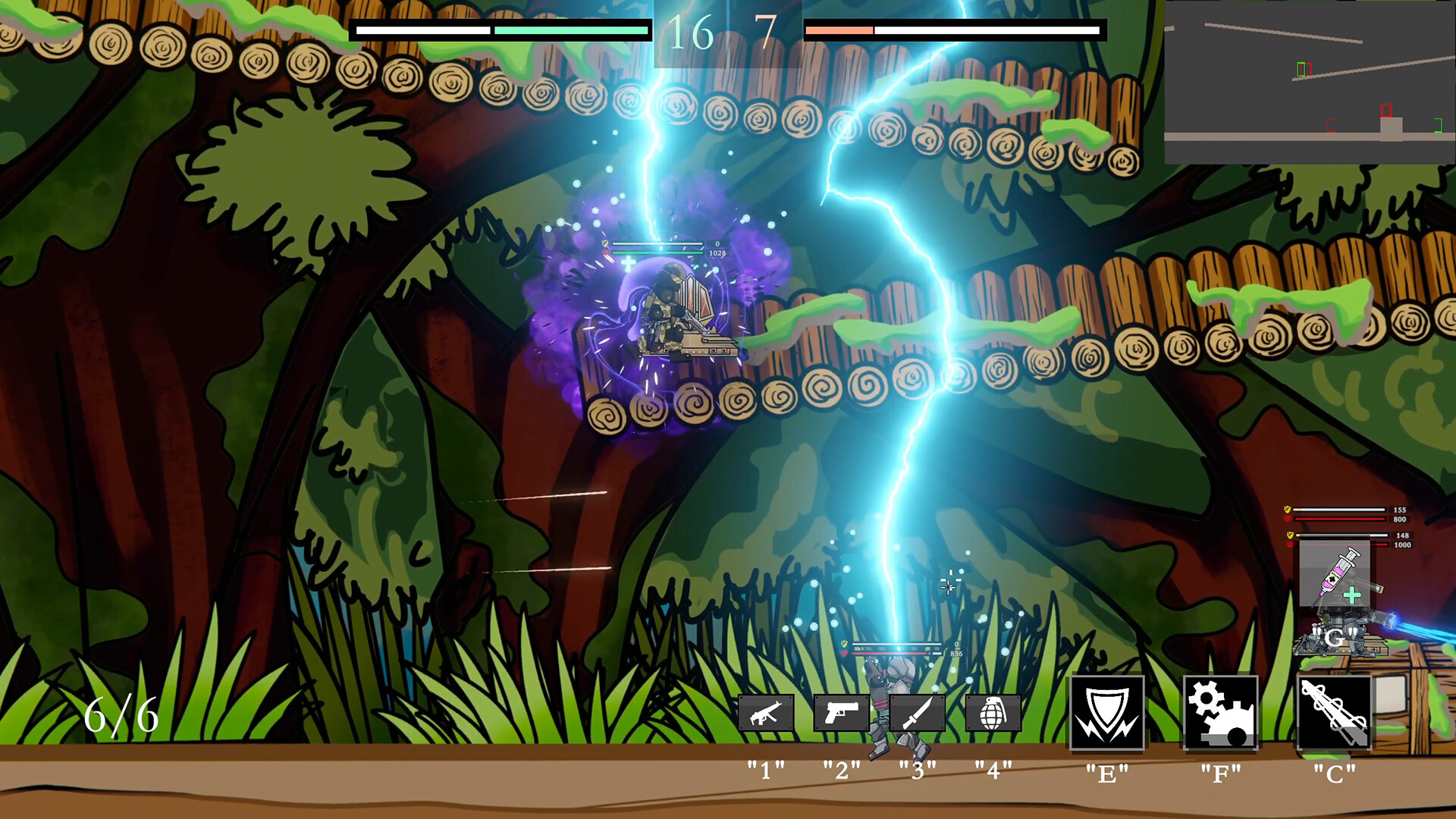Click the yellow shield icon beside the 155 bar
The height and width of the screenshot is (819, 1456).
1288,509
